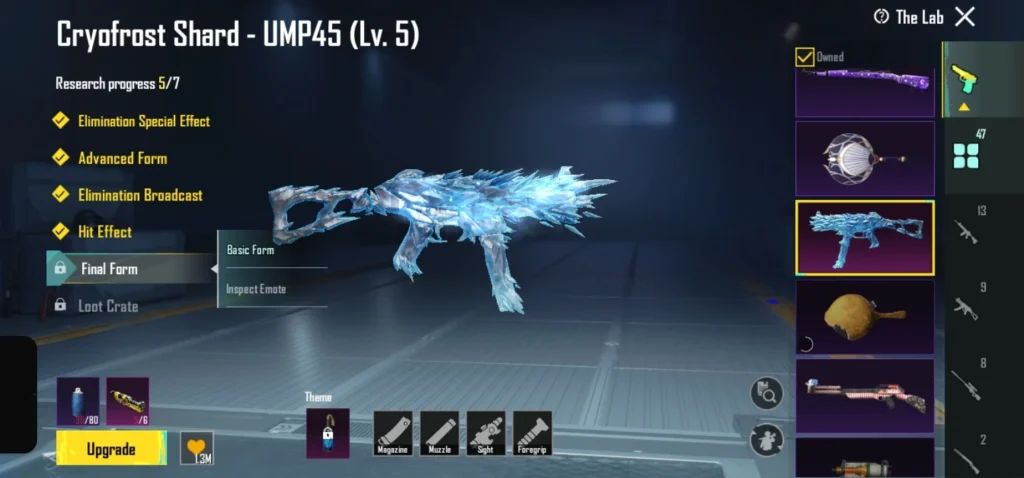Select the Theme charm slot

(327, 433)
